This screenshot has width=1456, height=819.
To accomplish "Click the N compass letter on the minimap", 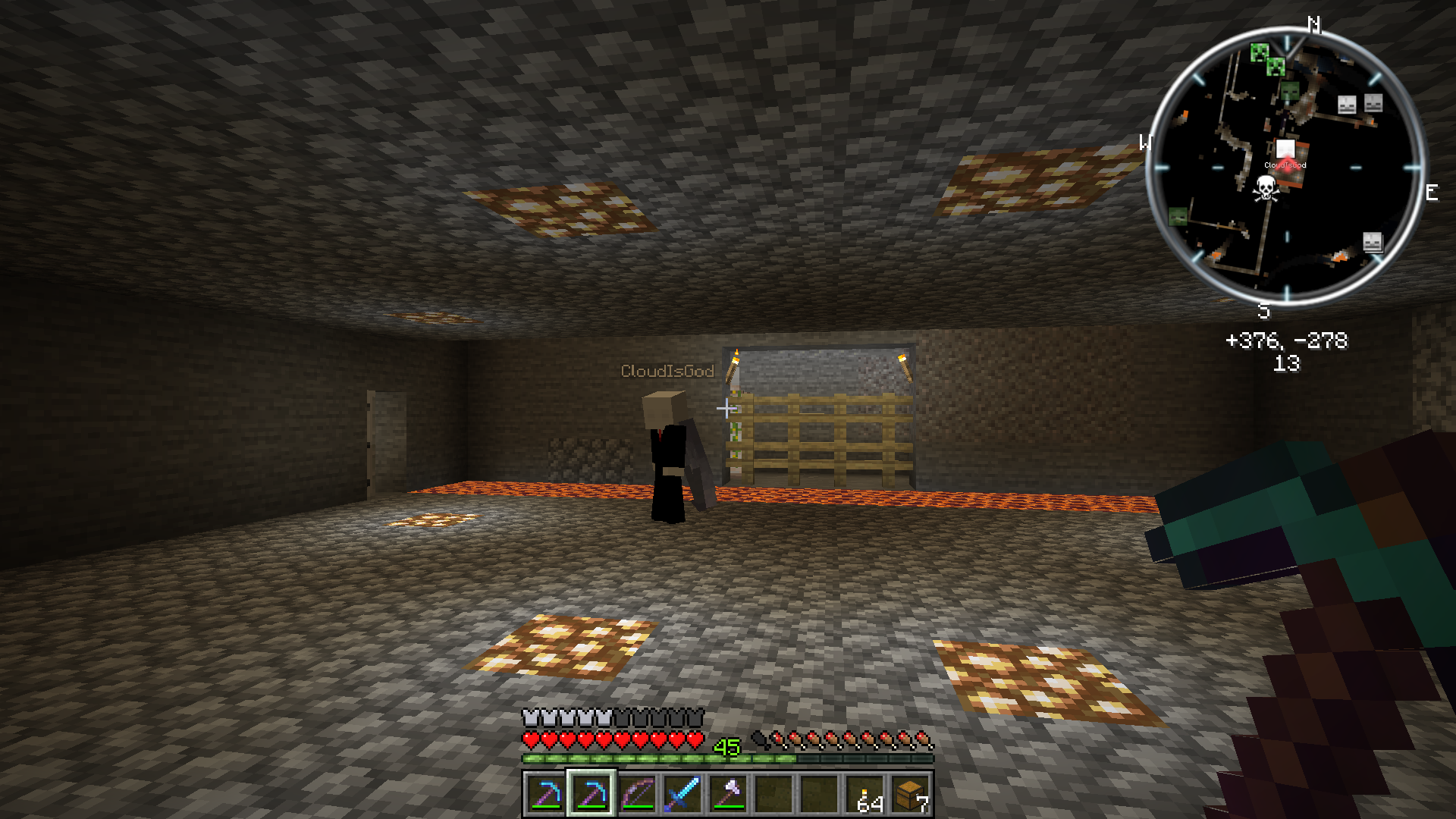I will point(1314,24).
